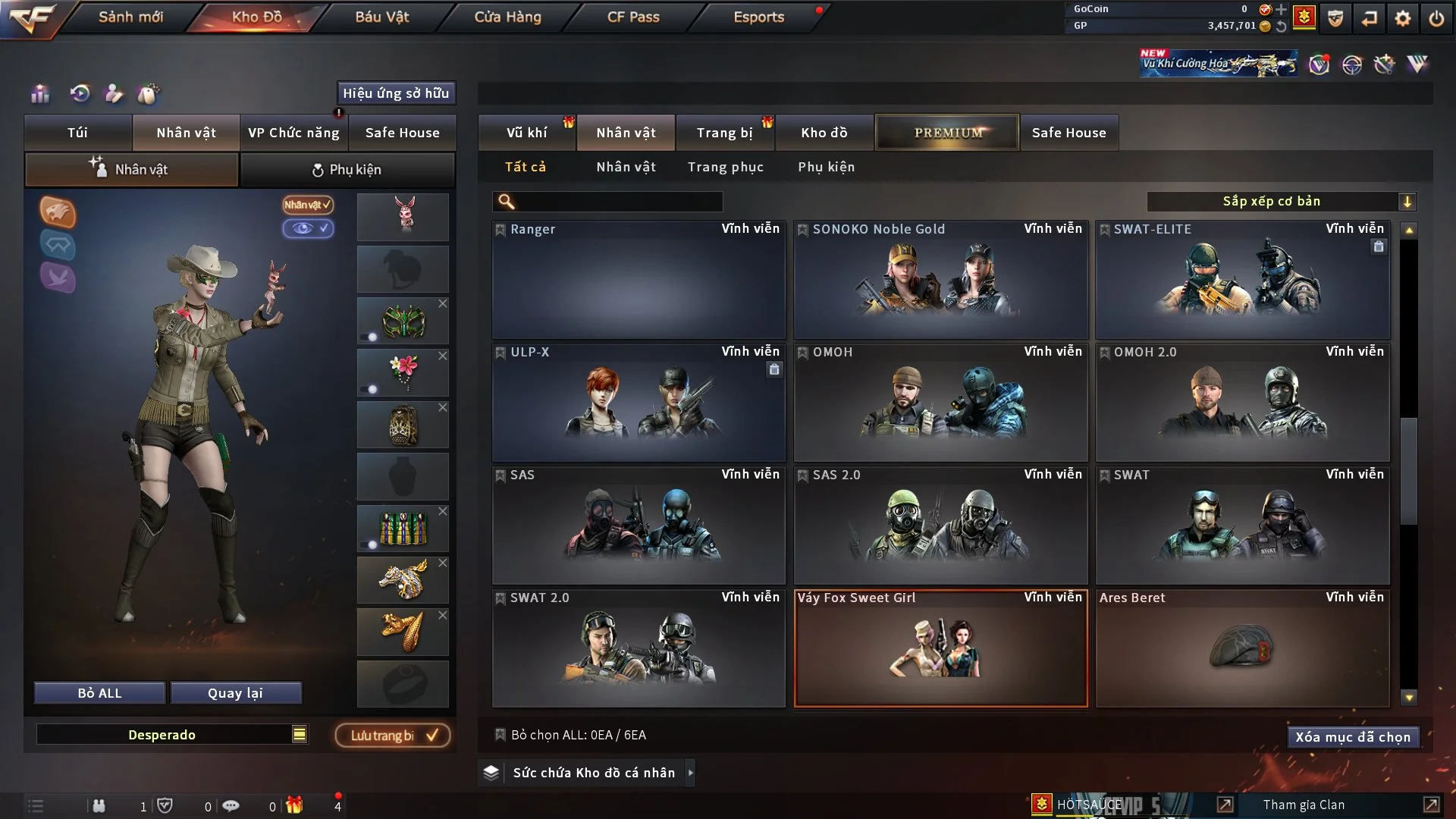
Task: Go to Sảnh mới lobby
Action: click(130, 17)
